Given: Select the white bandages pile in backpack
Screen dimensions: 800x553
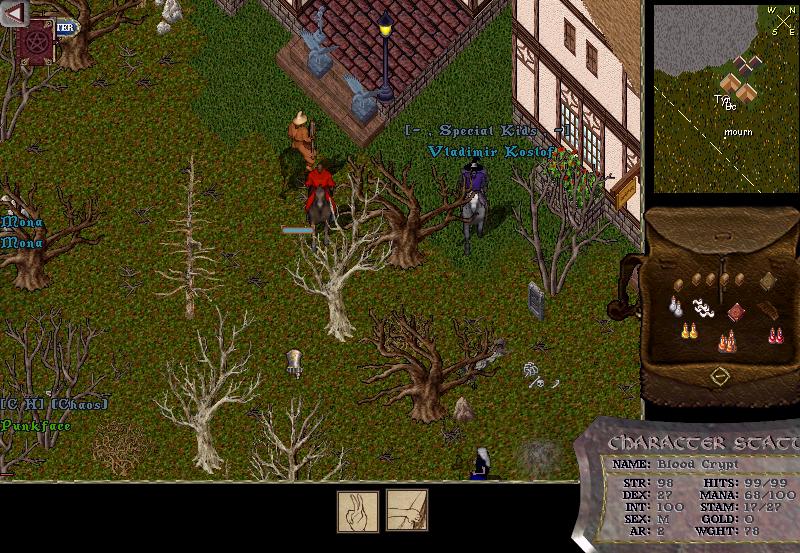Looking at the screenshot, I should [x=703, y=308].
